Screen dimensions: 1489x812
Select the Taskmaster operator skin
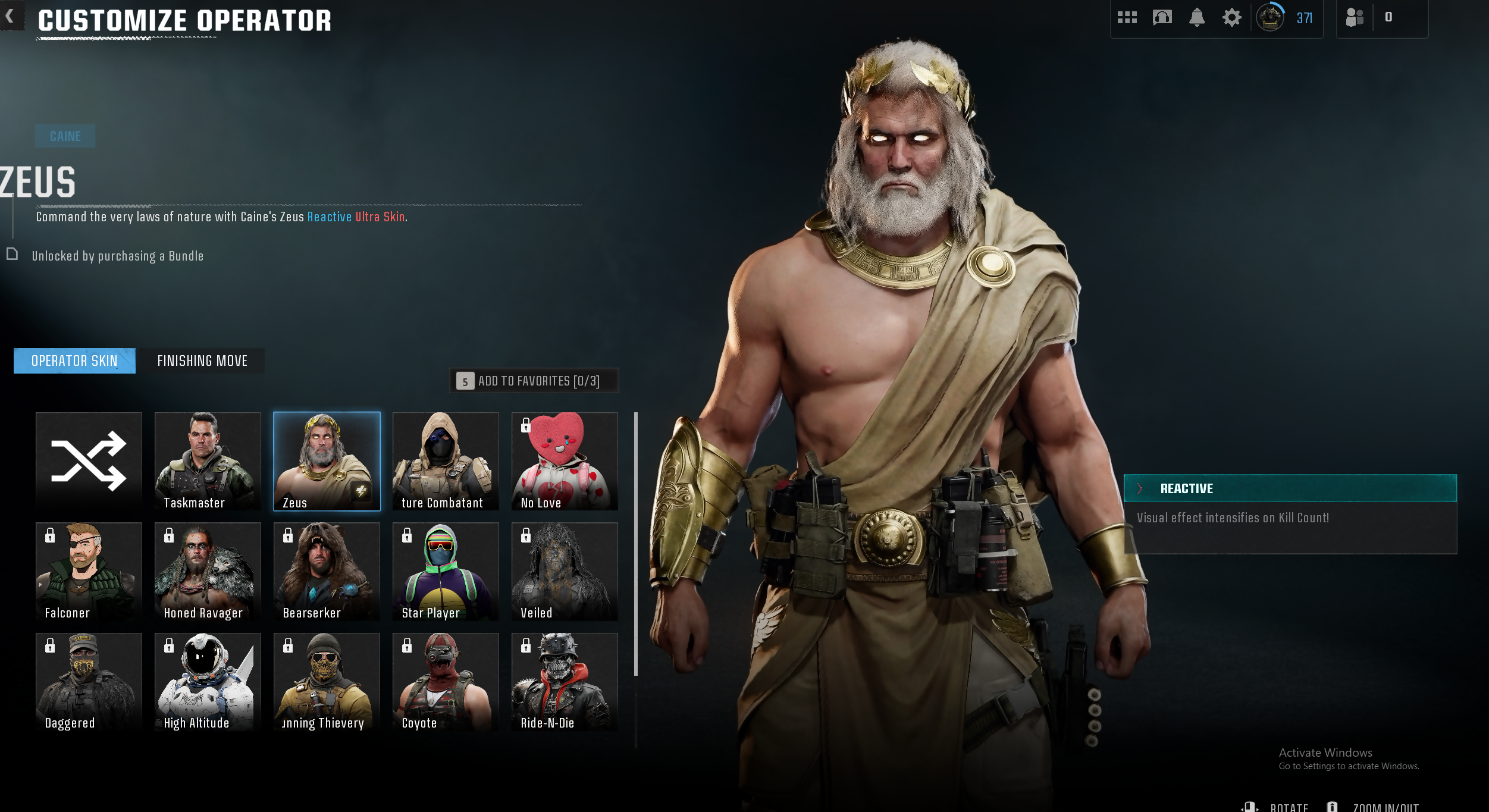pos(208,461)
